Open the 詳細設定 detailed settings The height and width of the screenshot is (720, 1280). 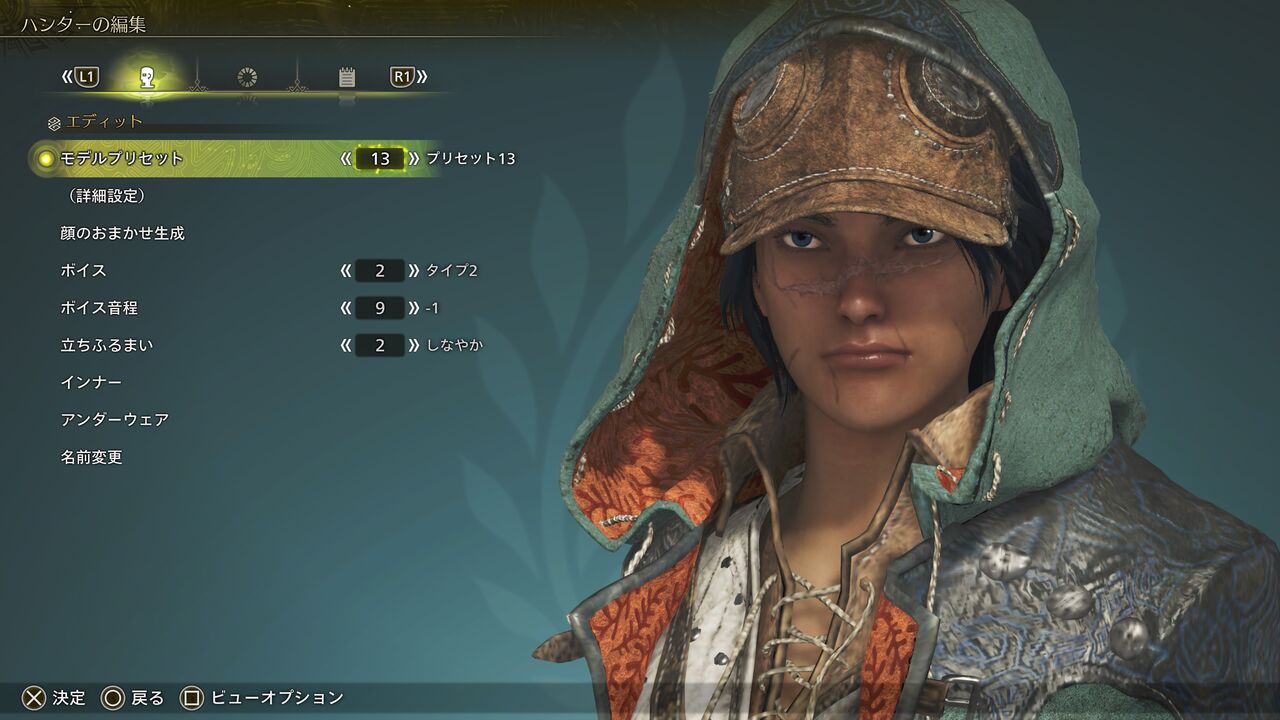point(102,196)
